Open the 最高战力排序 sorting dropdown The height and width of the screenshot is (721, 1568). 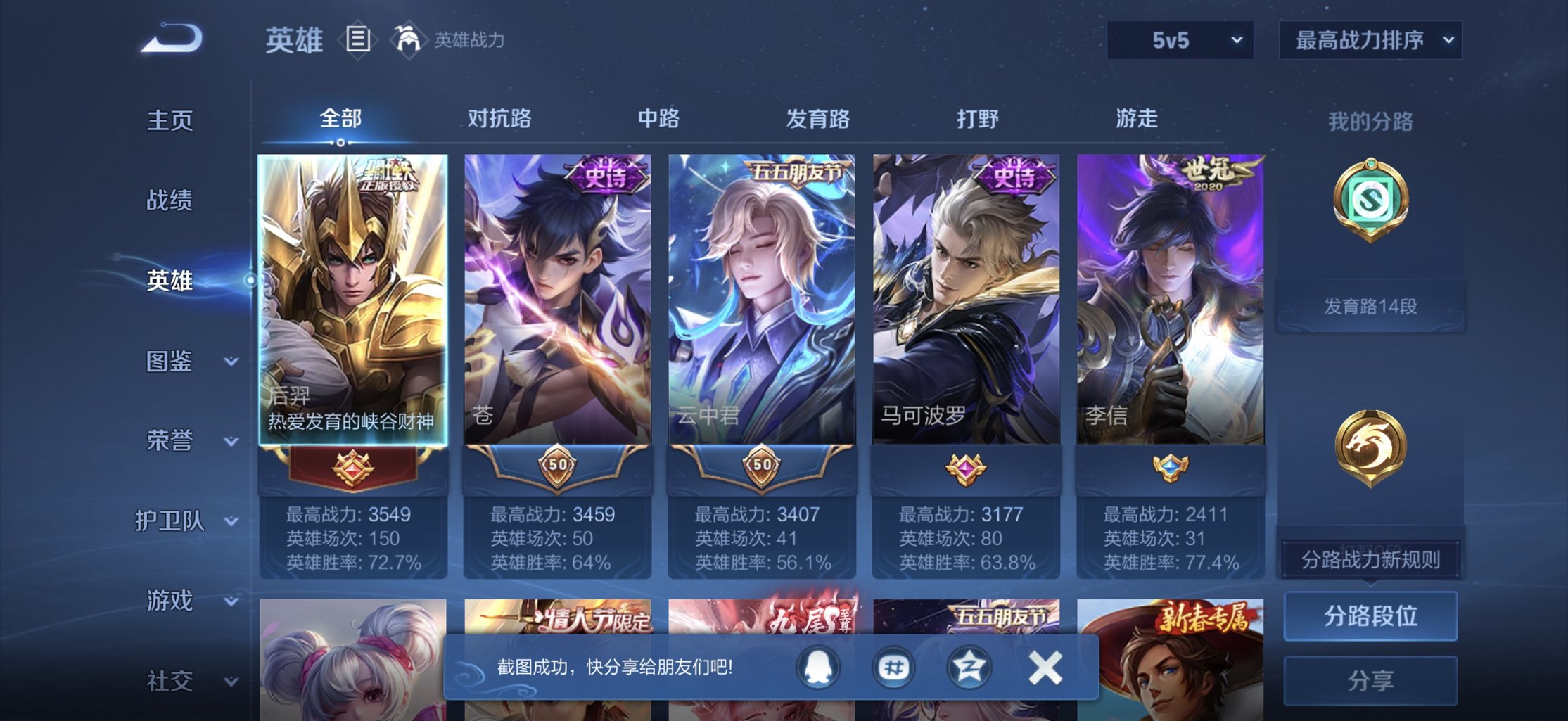point(1370,40)
